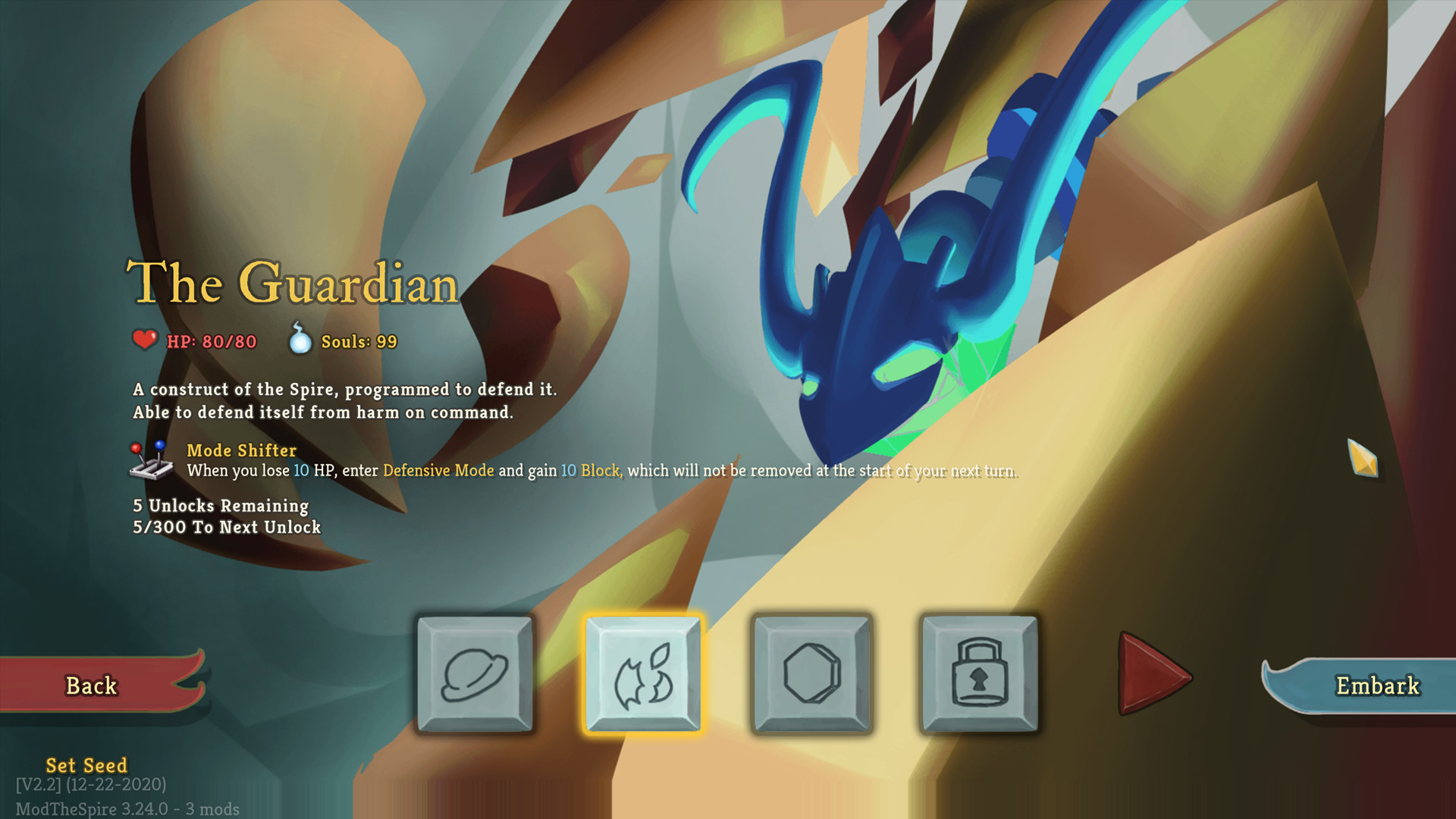Click the "5 Unlocks Remaining" label
This screenshot has width=1456, height=819.
point(219,506)
